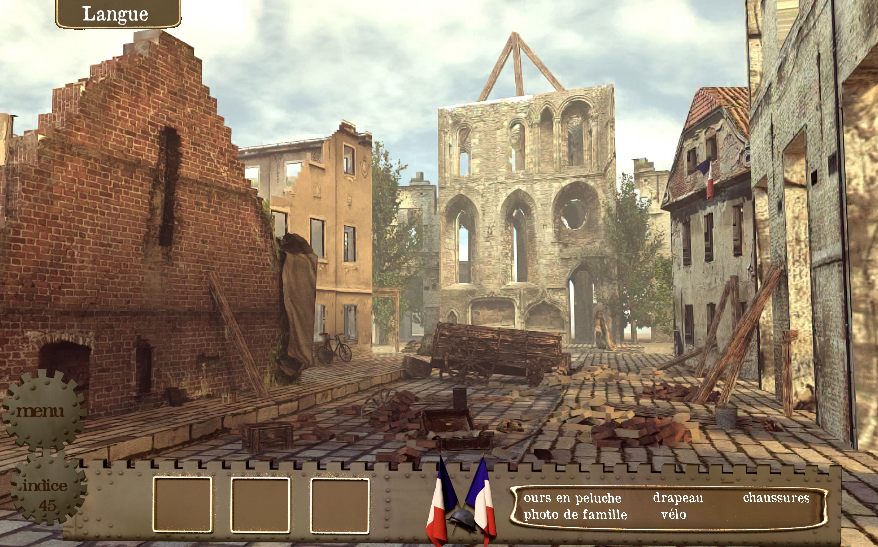Pick 'chaussures' in the find list

pyautogui.click(x=775, y=498)
